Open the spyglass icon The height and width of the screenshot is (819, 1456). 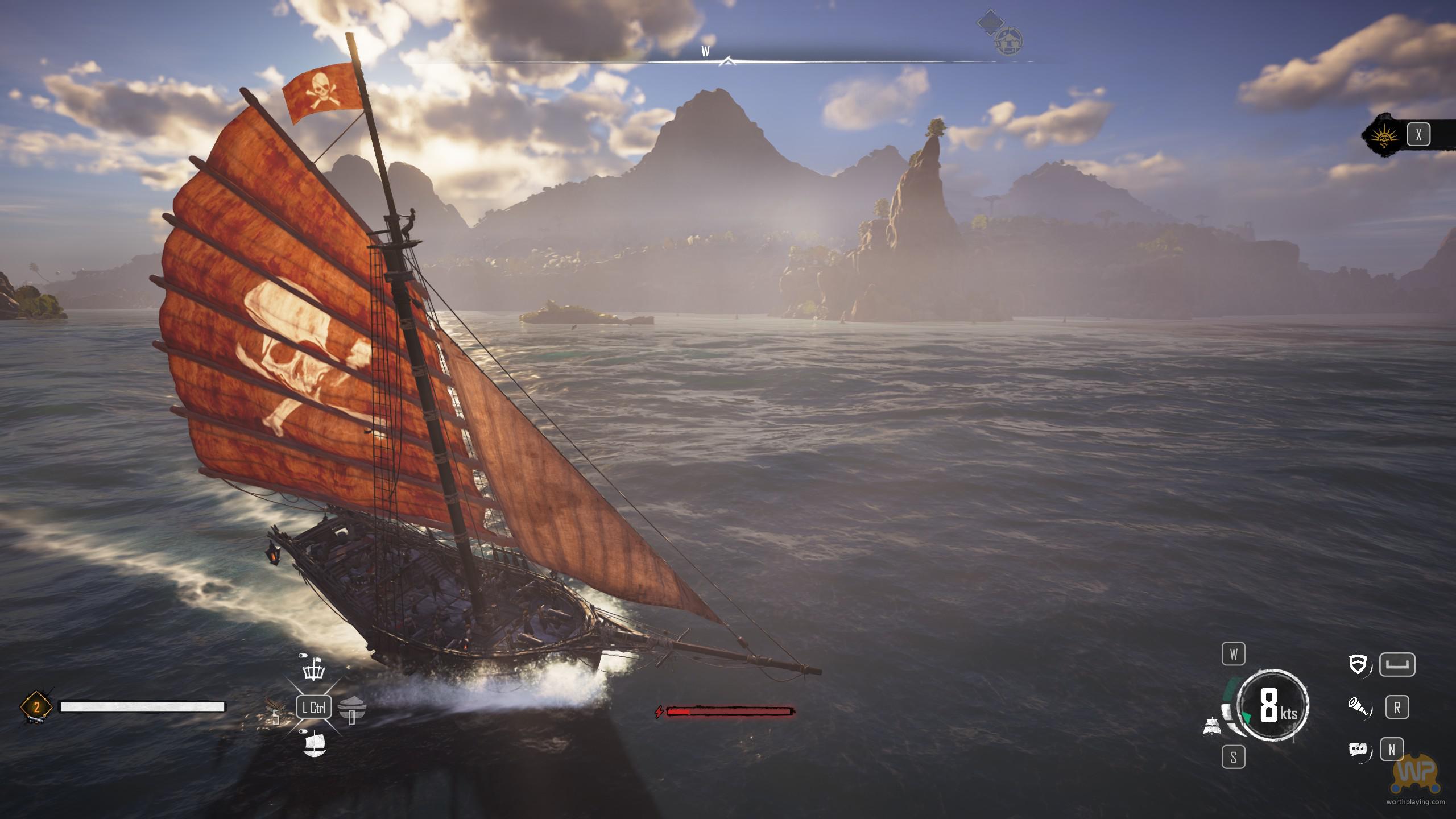click(1358, 707)
